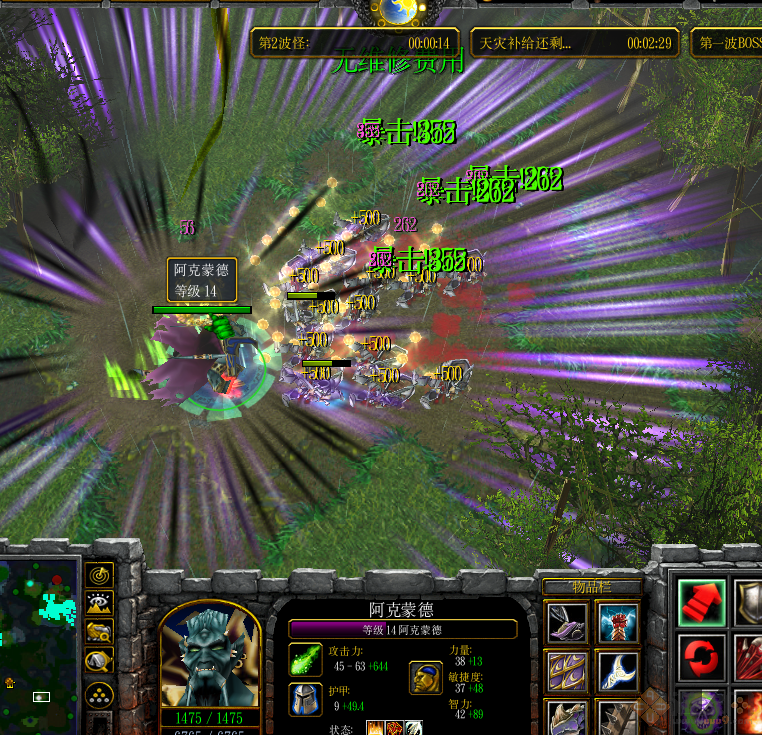The width and height of the screenshot is (762, 735).
Task: Open the formation movement toggle button
Action: click(x=99, y=695)
